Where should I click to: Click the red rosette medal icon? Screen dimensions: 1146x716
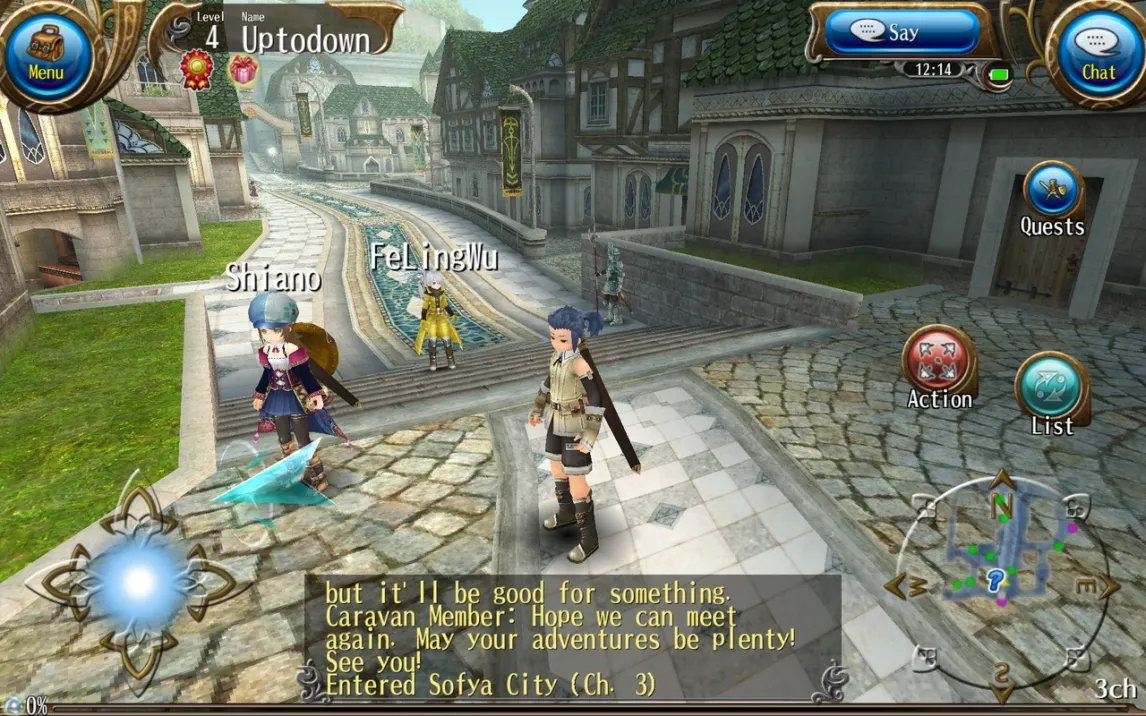196,69
